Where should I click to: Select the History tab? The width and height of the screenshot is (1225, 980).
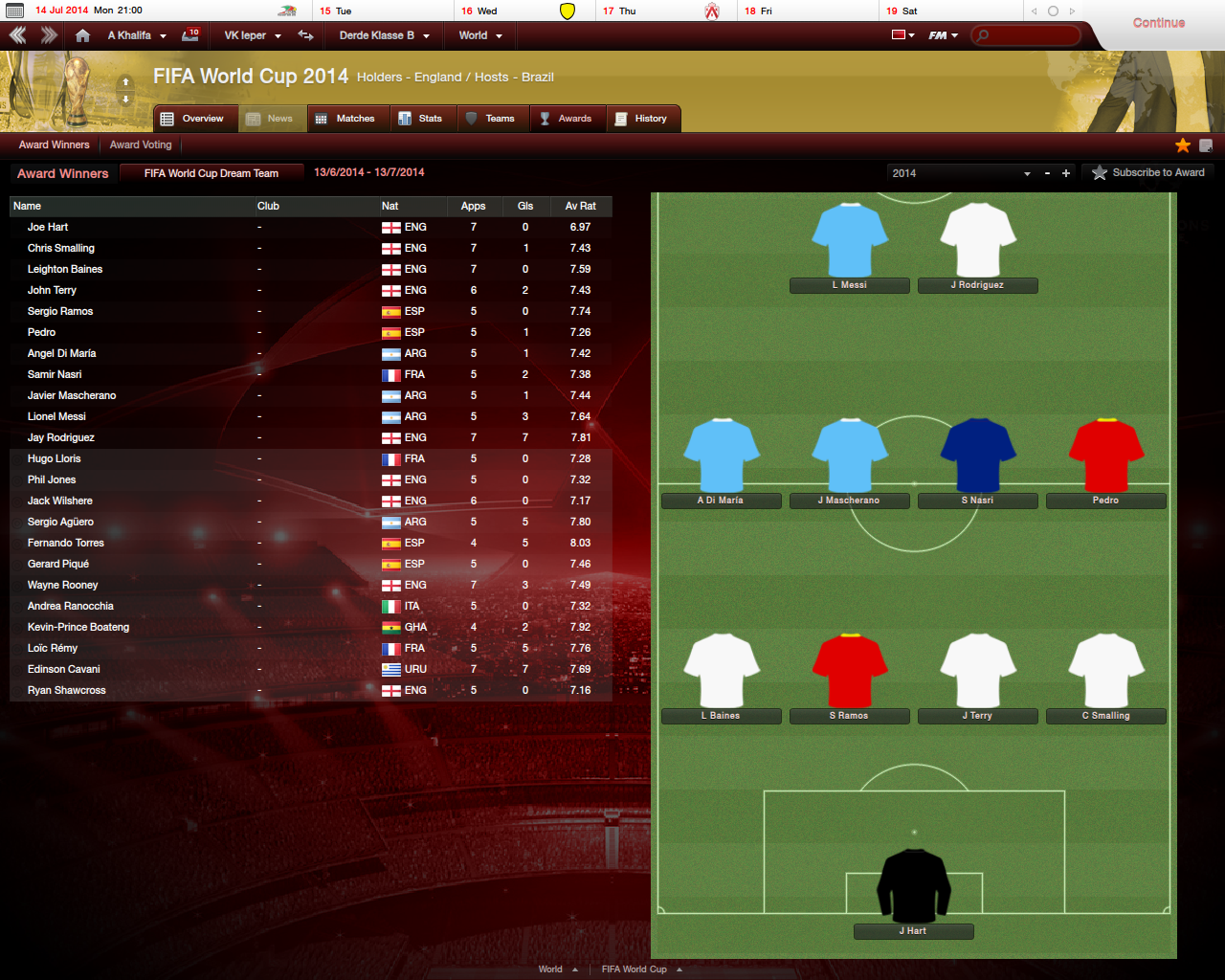coord(641,119)
